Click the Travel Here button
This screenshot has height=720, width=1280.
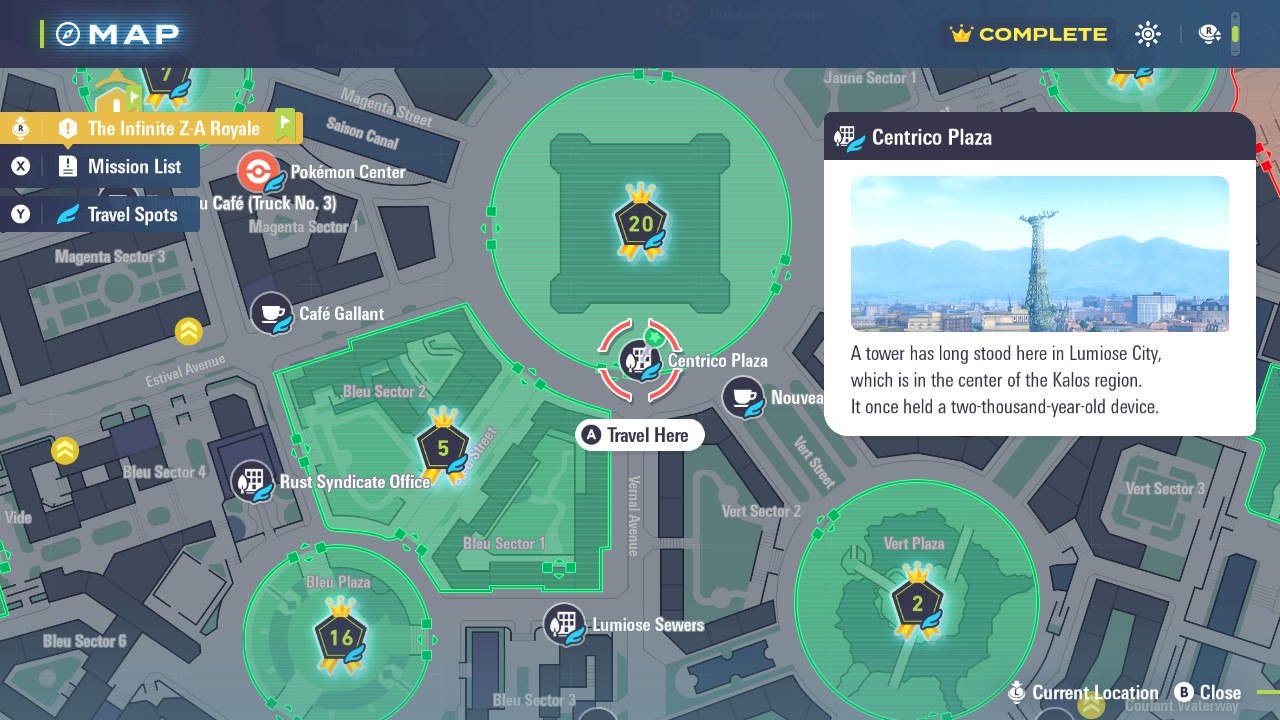pos(640,435)
